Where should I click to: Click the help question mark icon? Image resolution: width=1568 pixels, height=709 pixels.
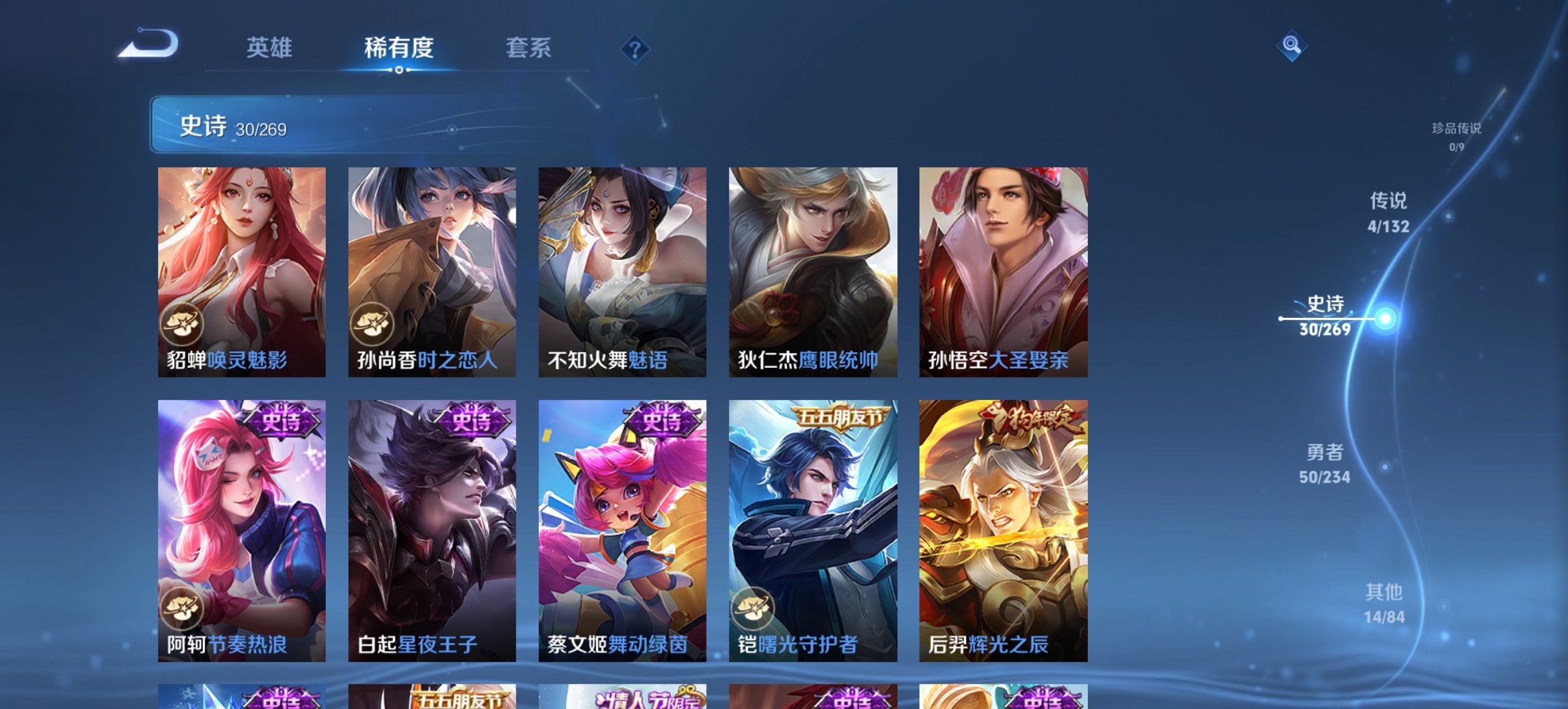636,49
